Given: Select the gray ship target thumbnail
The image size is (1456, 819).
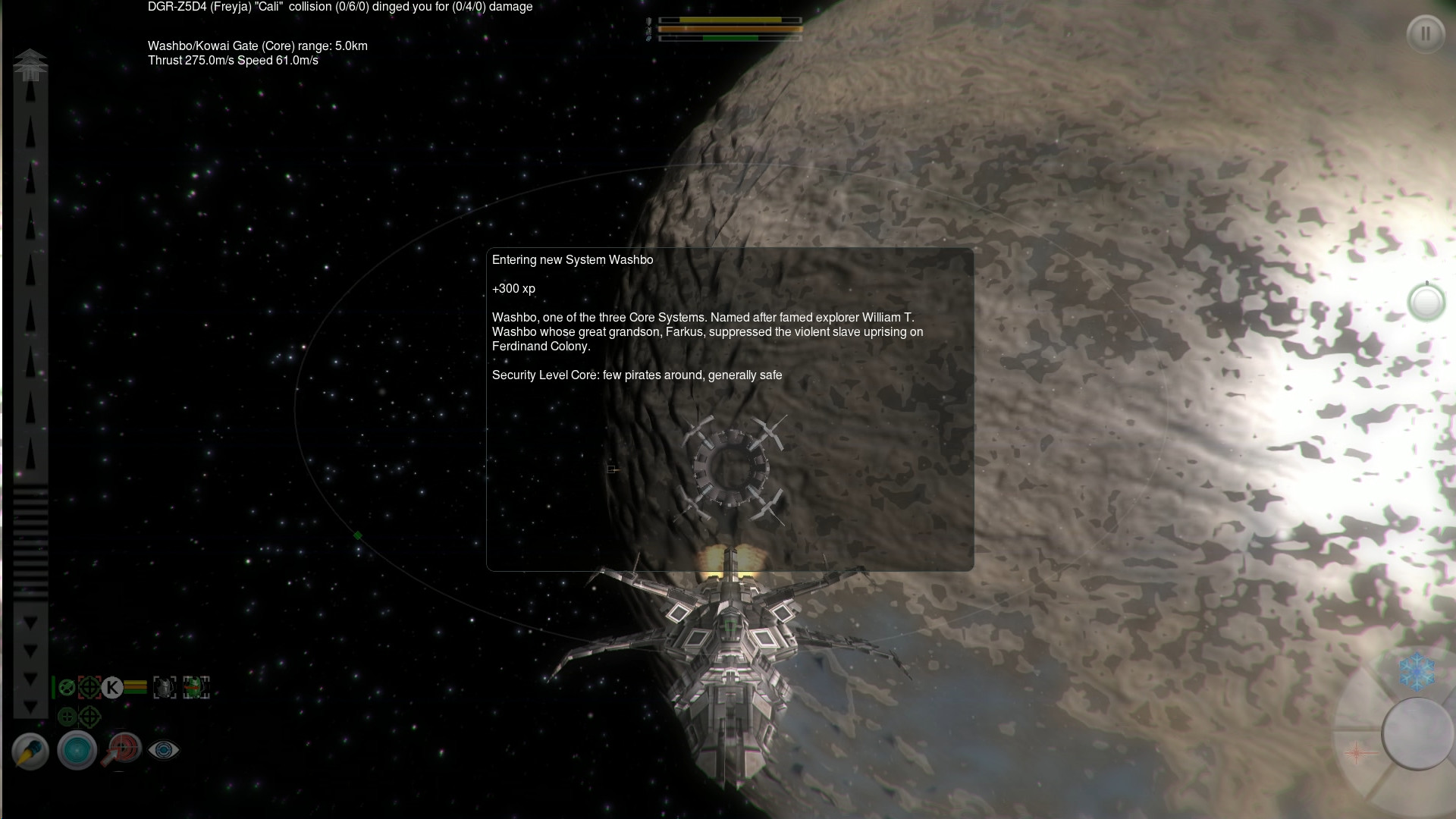Looking at the screenshot, I should (x=165, y=687).
